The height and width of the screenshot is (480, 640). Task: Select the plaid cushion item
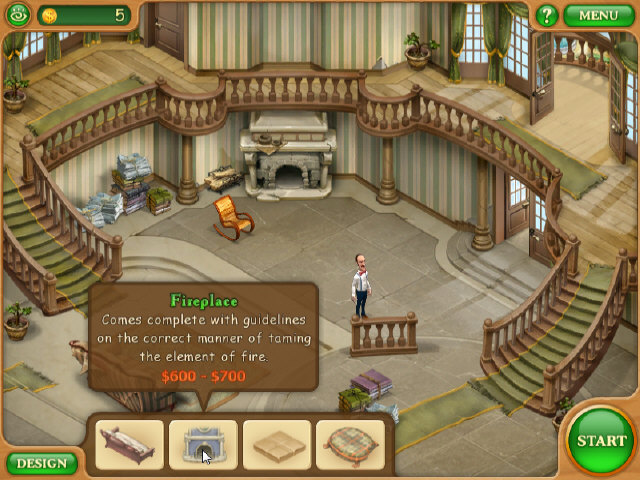[351, 445]
